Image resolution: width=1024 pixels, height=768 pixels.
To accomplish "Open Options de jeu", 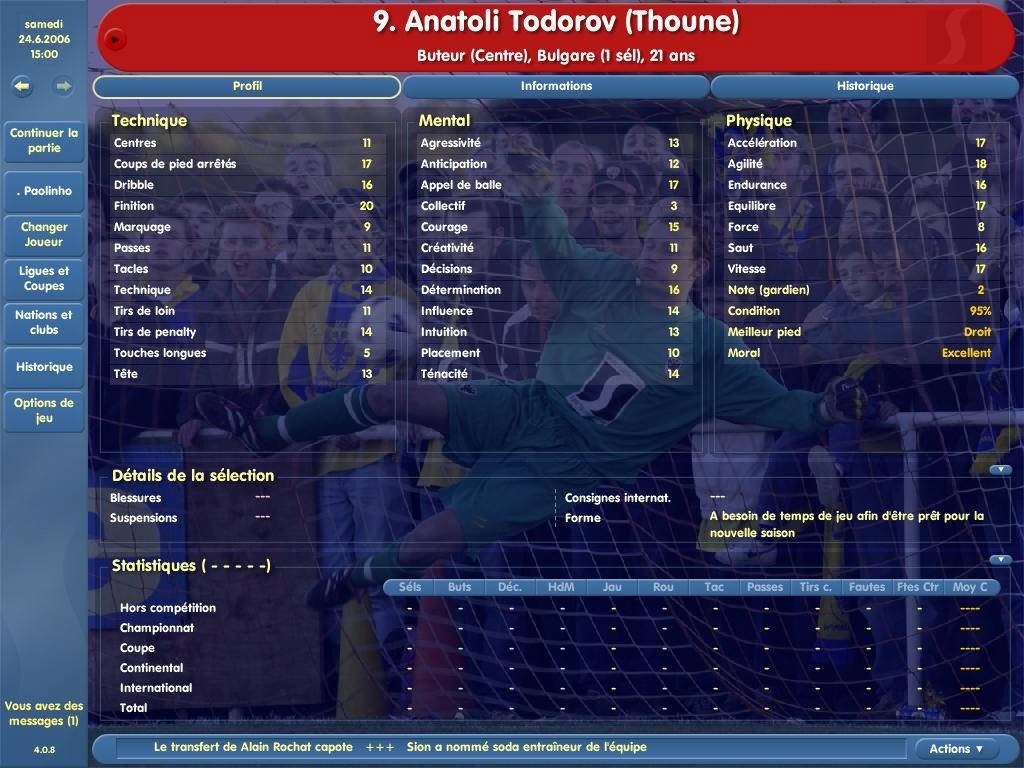I will [44, 410].
